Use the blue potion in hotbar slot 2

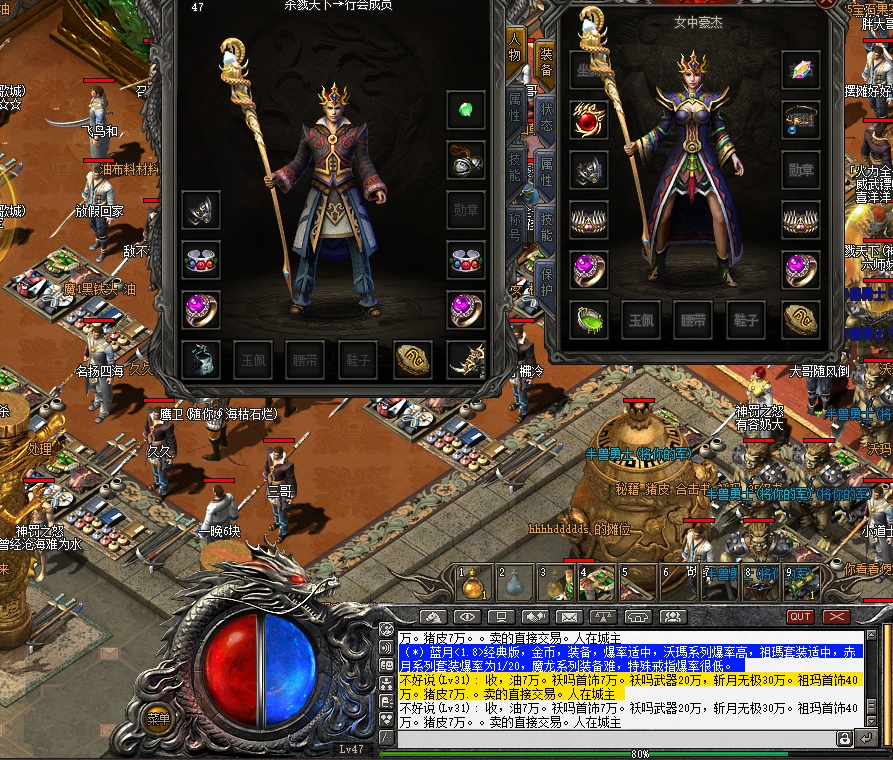click(514, 580)
